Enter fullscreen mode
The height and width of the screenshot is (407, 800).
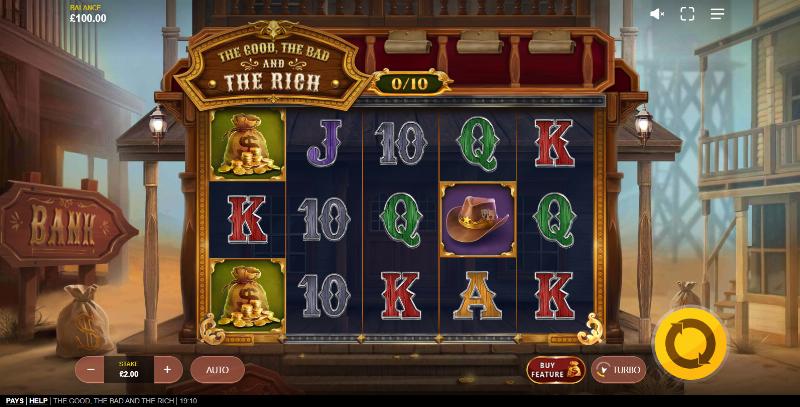(x=687, y=14)
